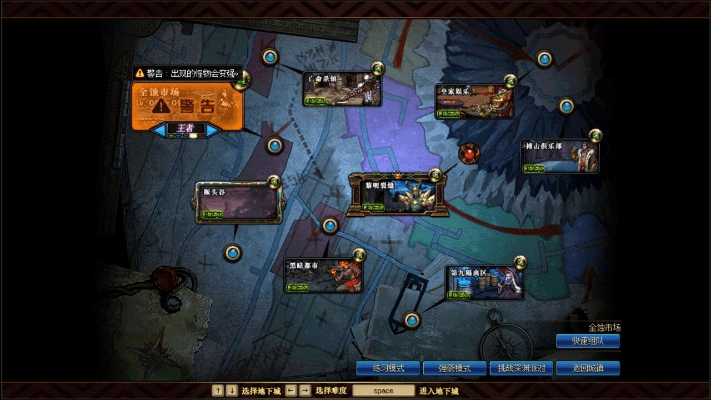
Task: Click the 快速组队 quick party button
Action: point(588,341)
